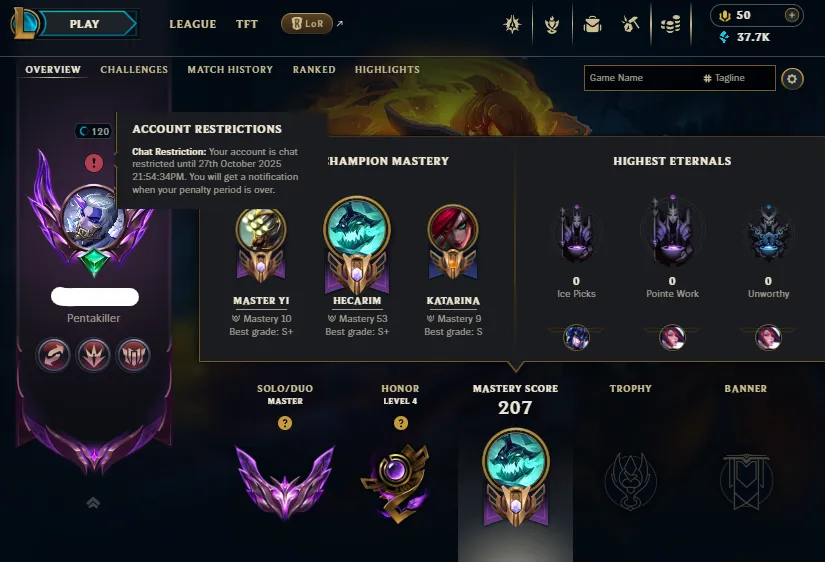
Task: Open the LEAGUE game section
Action: pyautogui.click(x=192, y=24)
